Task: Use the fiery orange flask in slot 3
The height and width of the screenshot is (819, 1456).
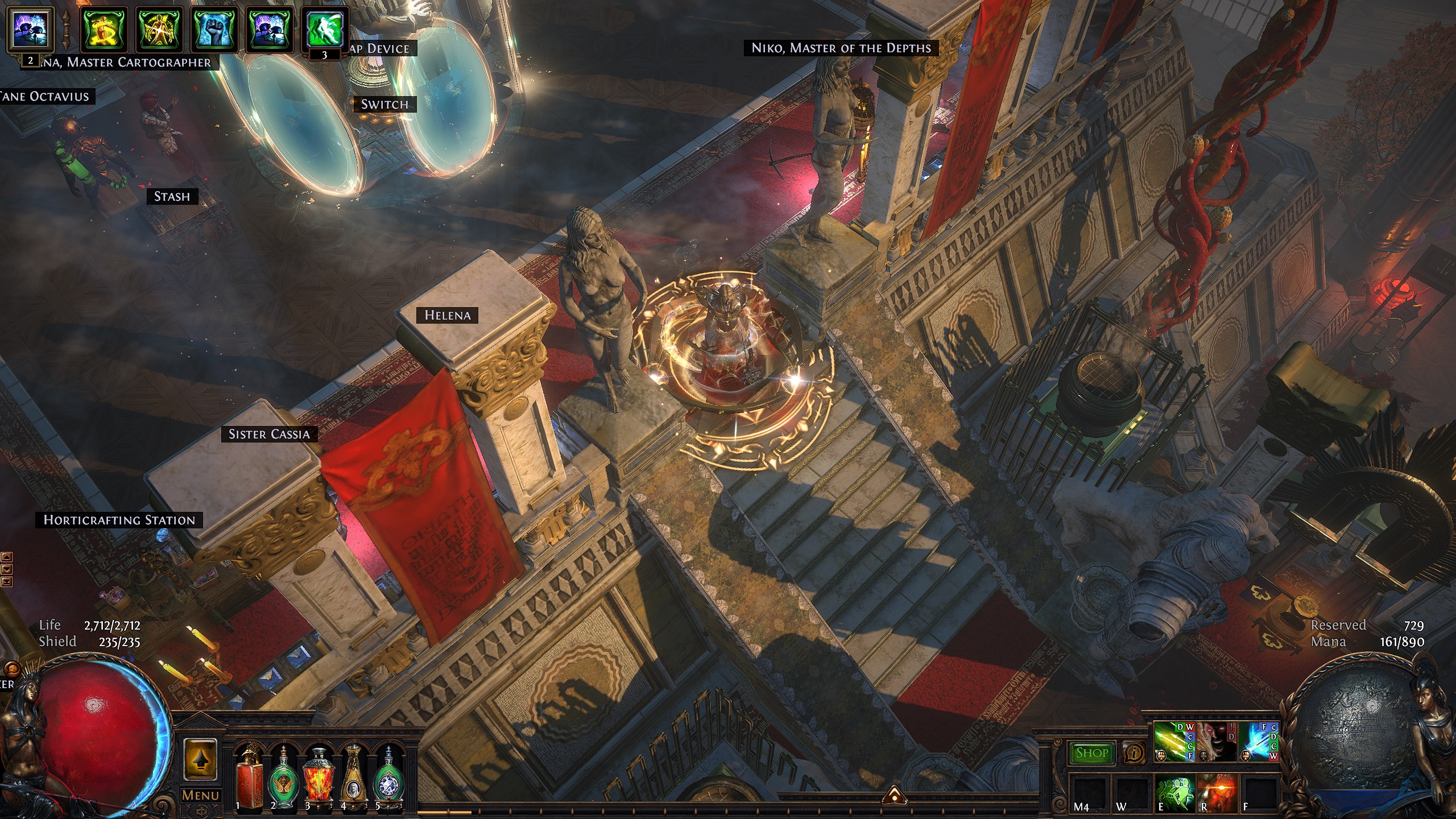Action: (x=319, y=776)
